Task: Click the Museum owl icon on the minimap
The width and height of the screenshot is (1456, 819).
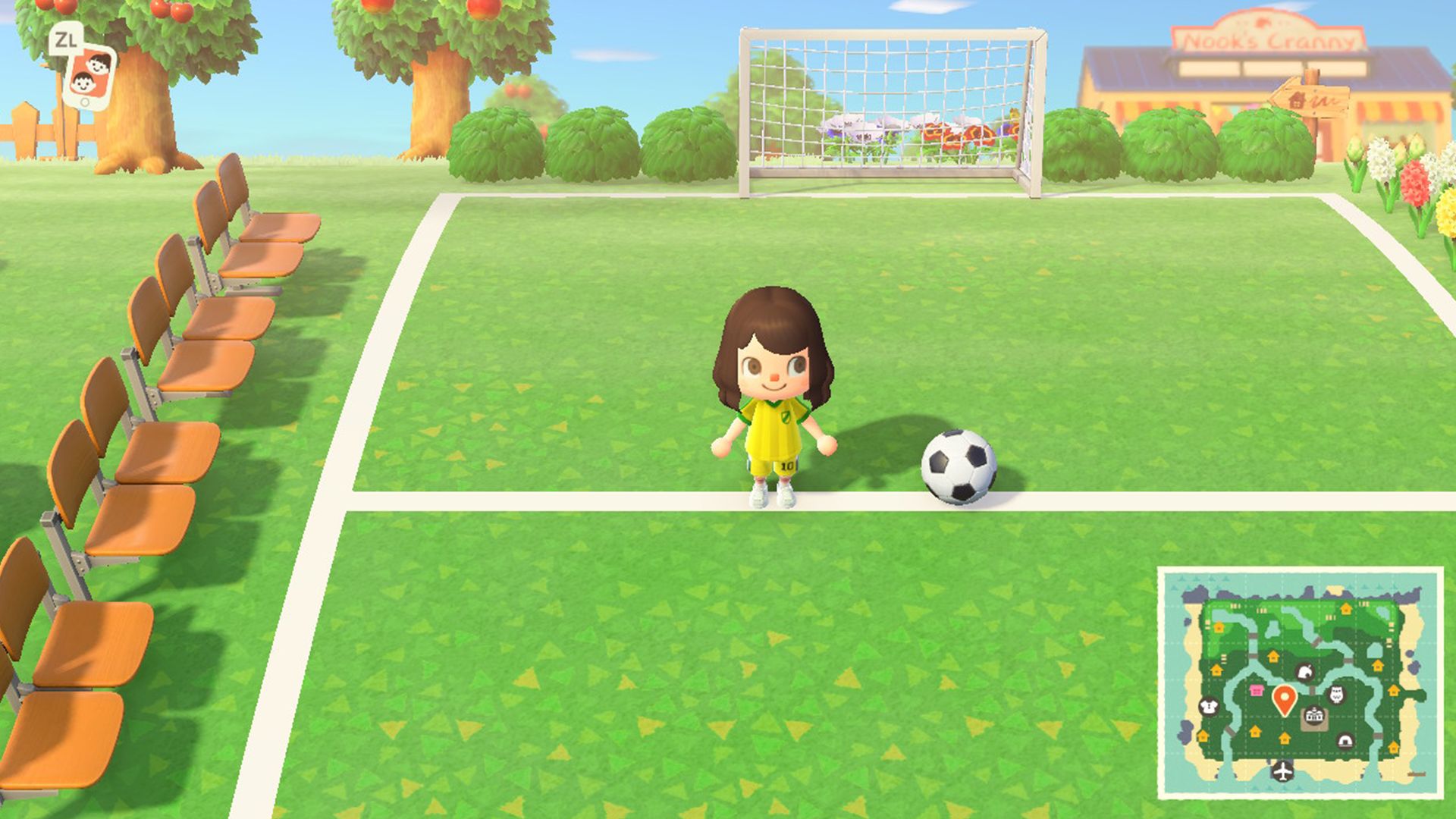Action: pos(1336,694)
